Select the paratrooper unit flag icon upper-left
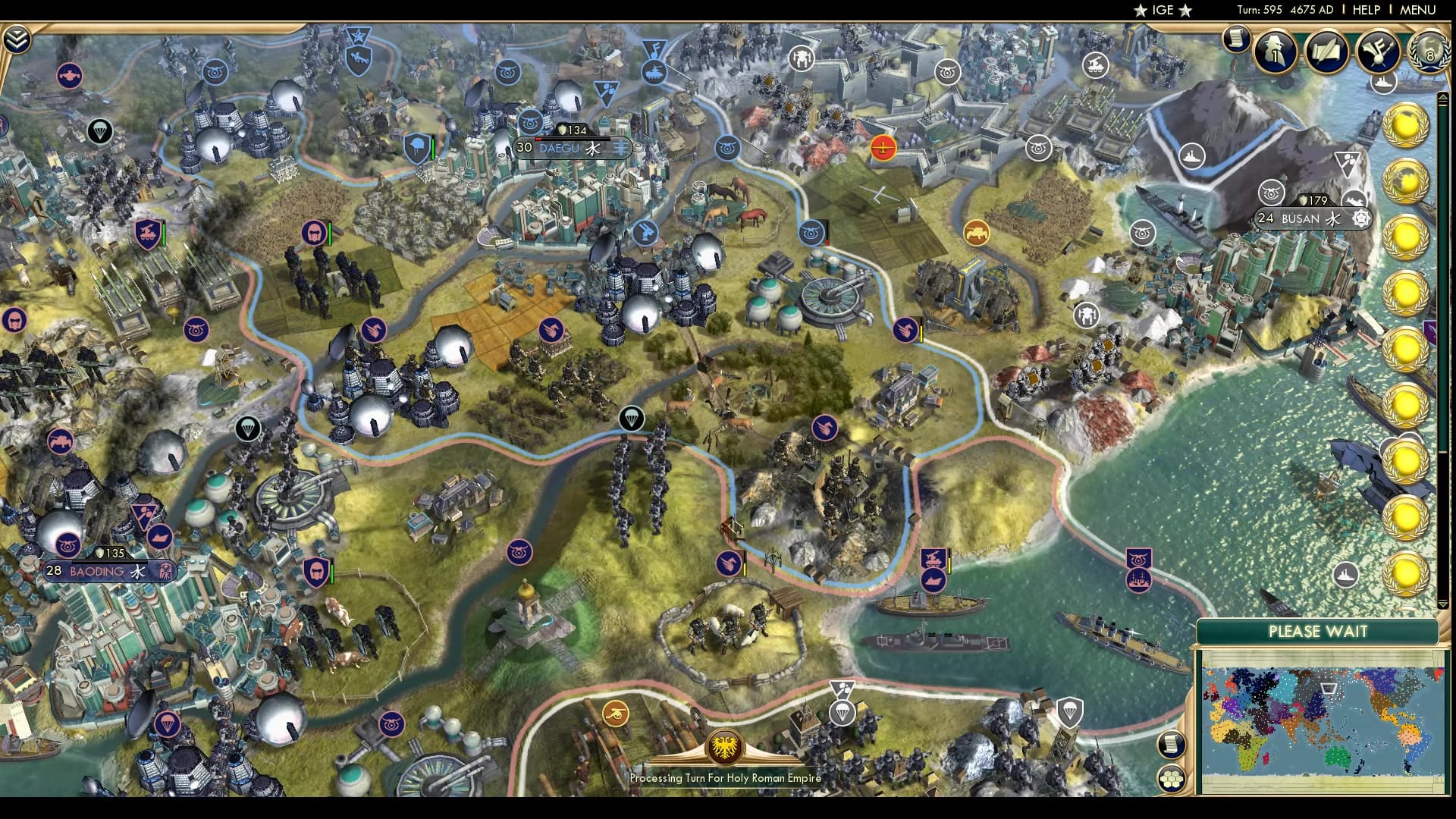 [99, 130]
